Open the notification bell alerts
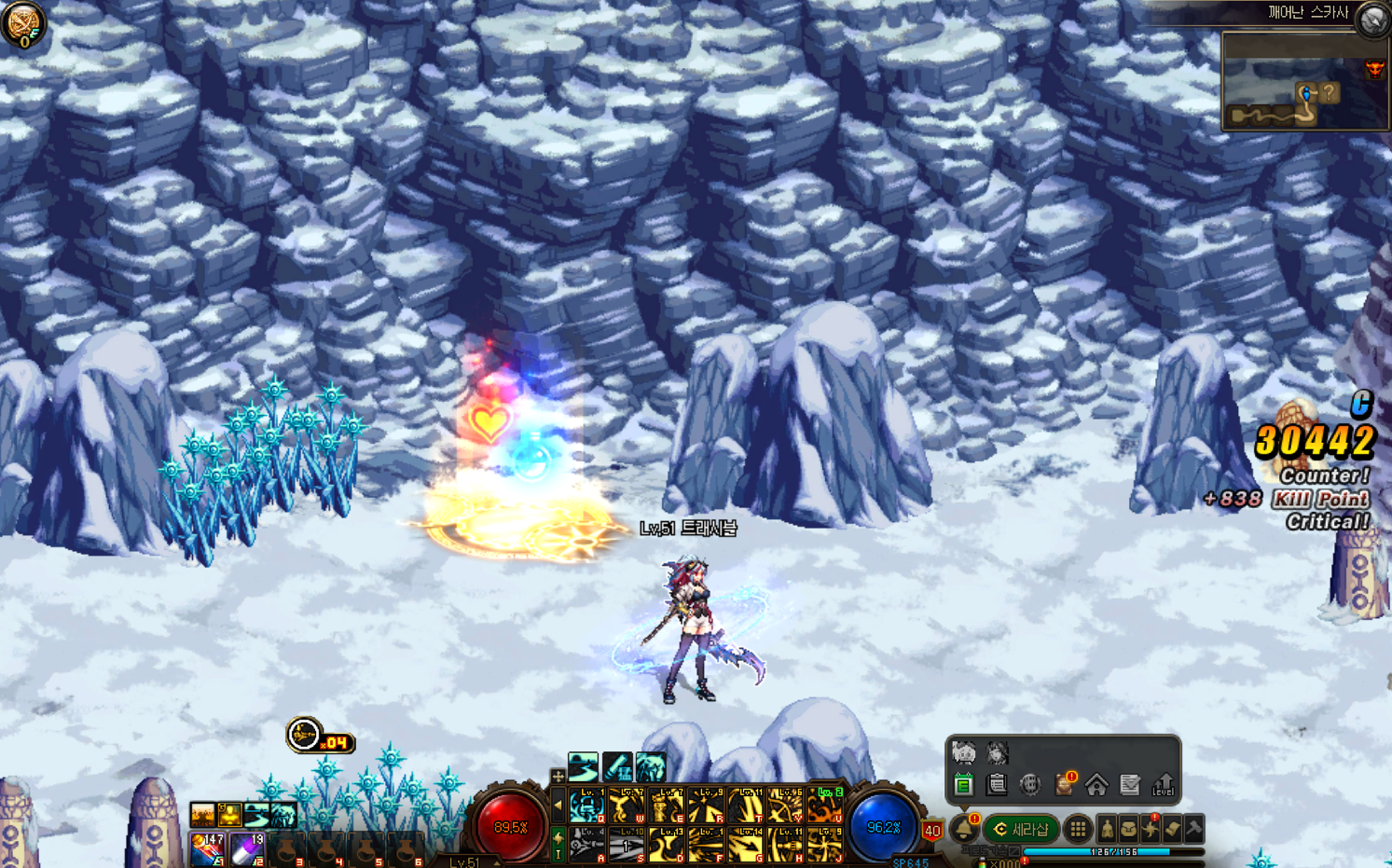 (x=964, y=829)
